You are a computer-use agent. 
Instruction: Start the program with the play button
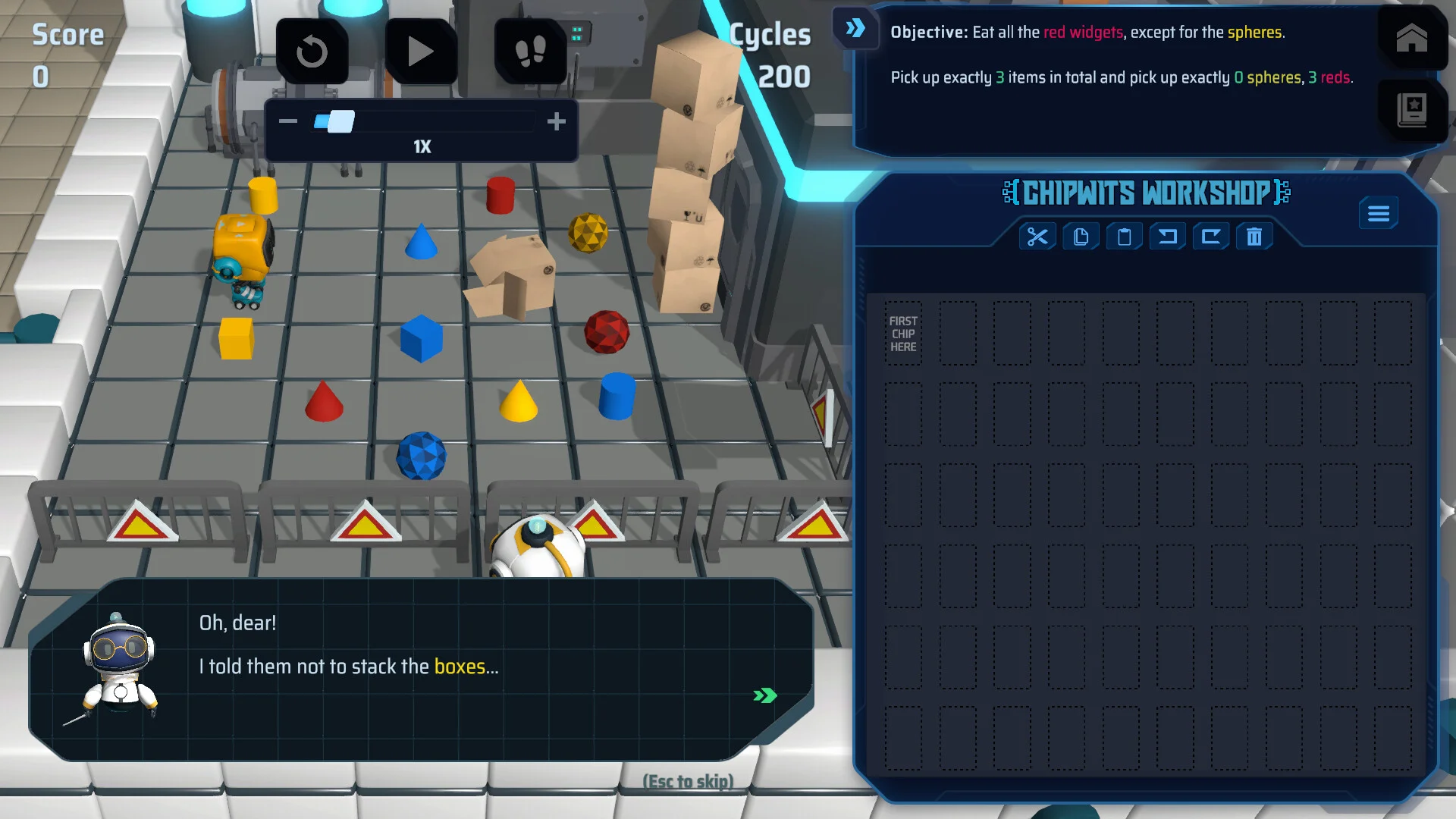coord(420,52)
